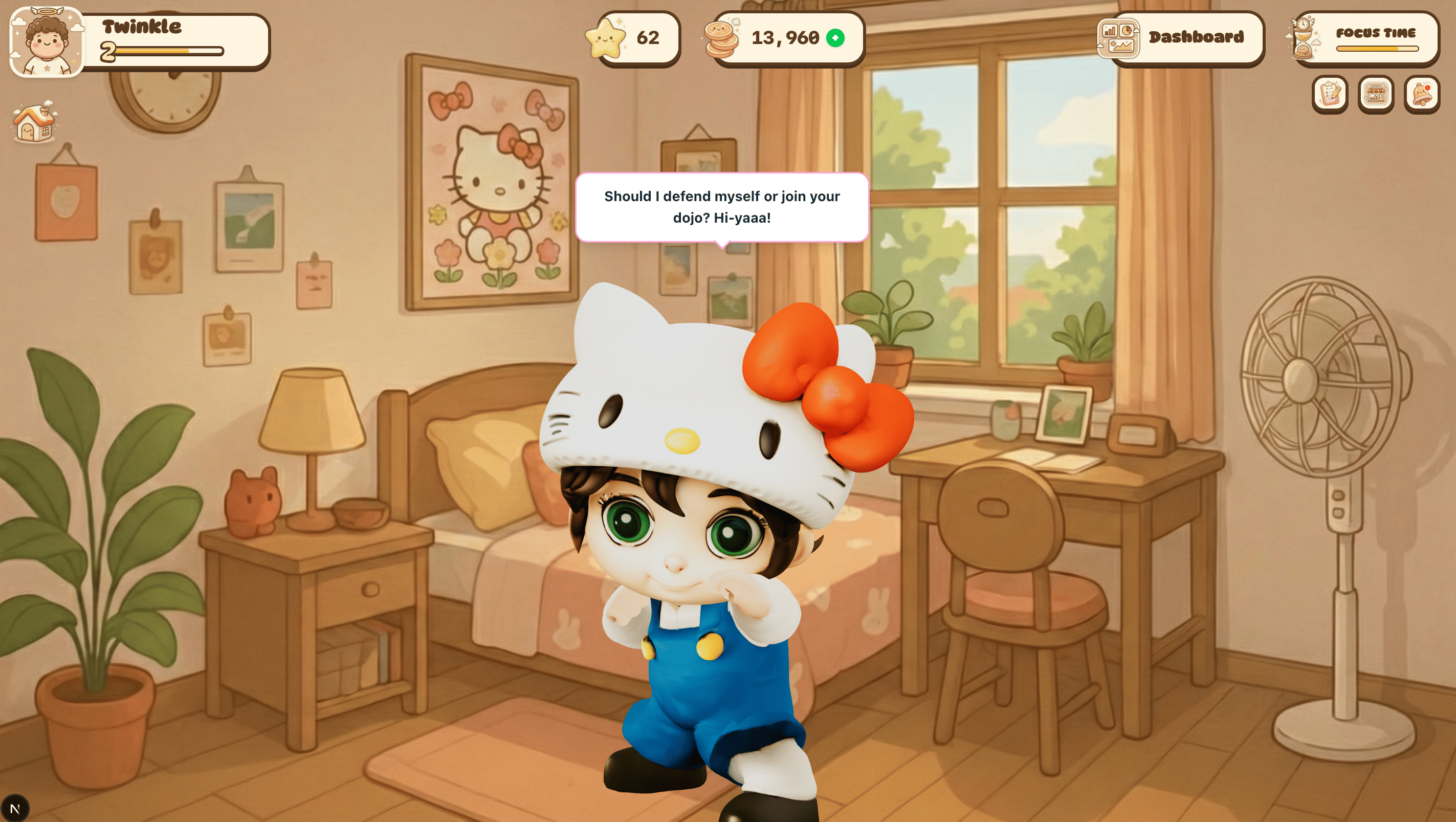The height and width of the screenshot is (822, 1456).
Task: Visit the shop
Action: [x=1376, y=94]
